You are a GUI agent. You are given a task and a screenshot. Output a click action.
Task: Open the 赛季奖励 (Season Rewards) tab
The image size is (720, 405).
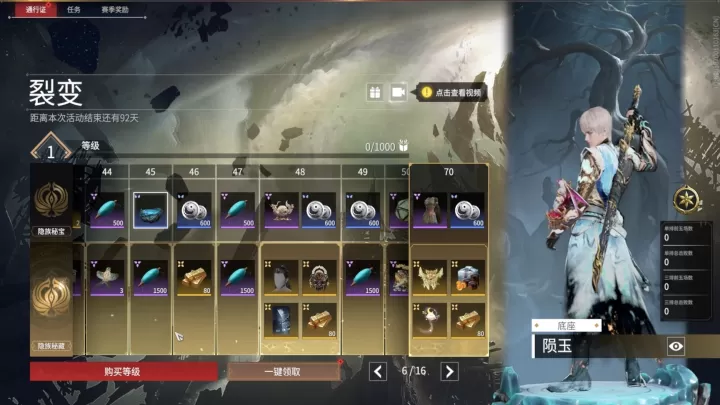coord(115,8)
